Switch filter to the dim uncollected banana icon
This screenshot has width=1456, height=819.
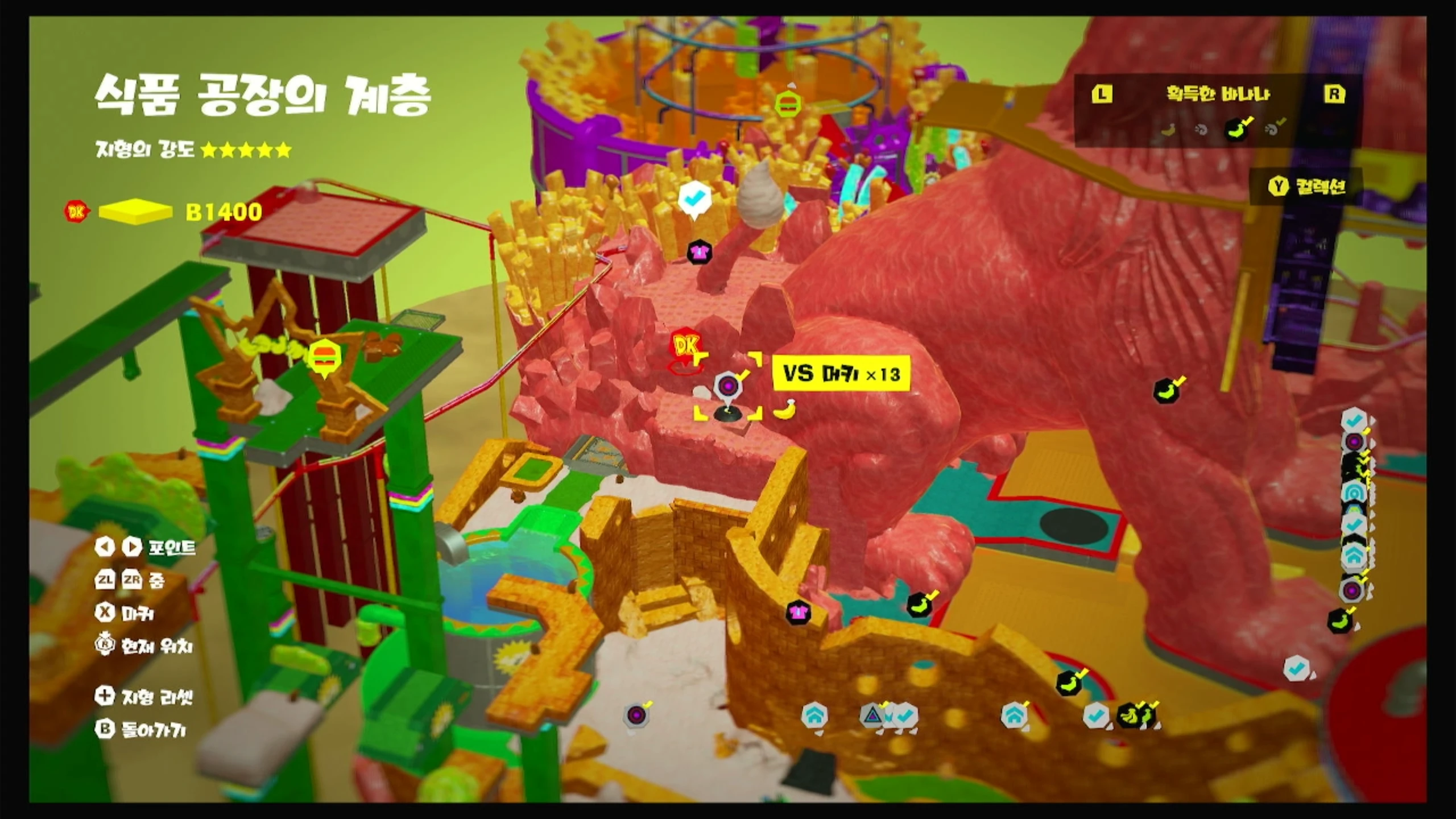(x=1168, y=130)
